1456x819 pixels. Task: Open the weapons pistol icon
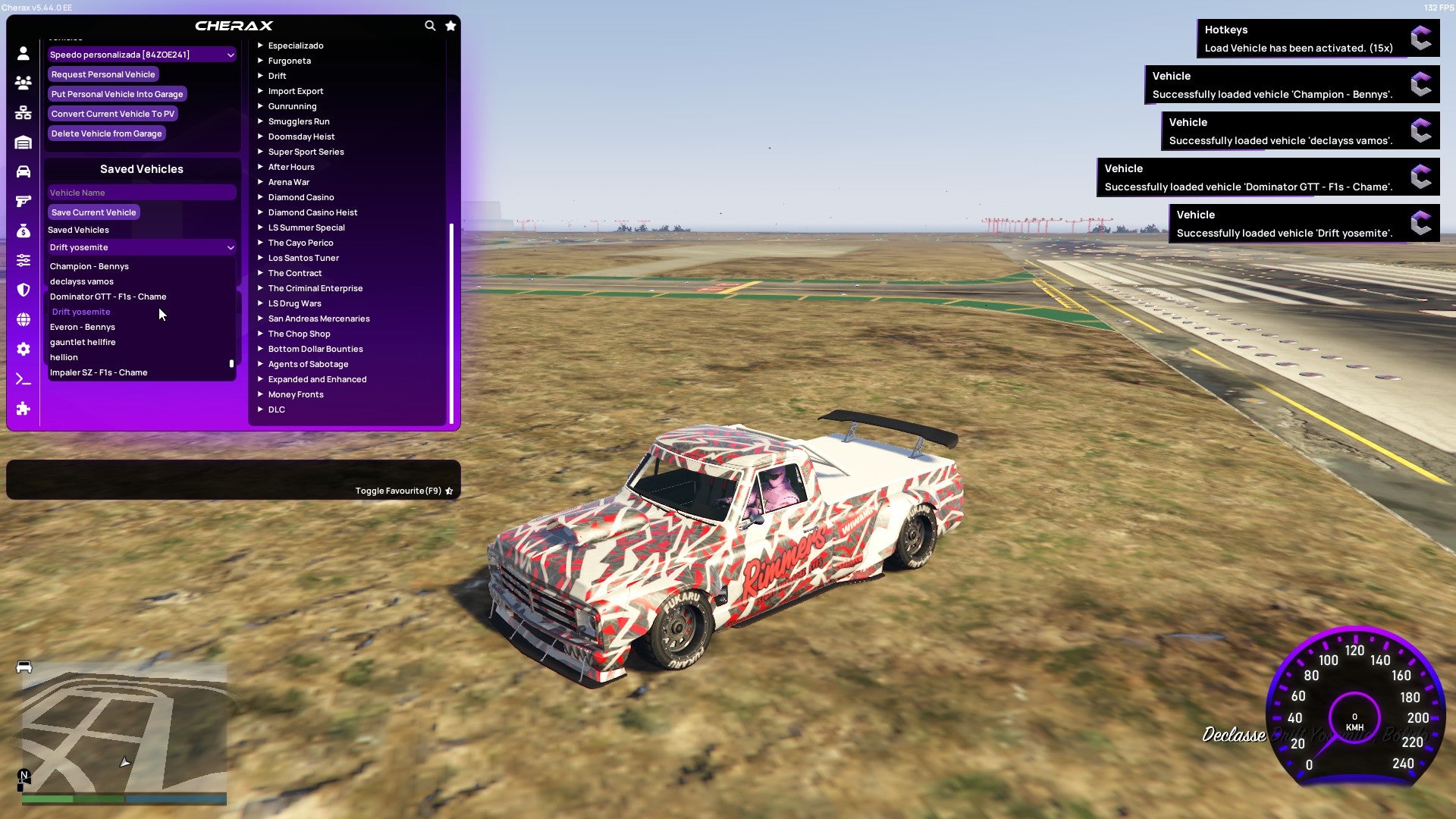(23, 201)
